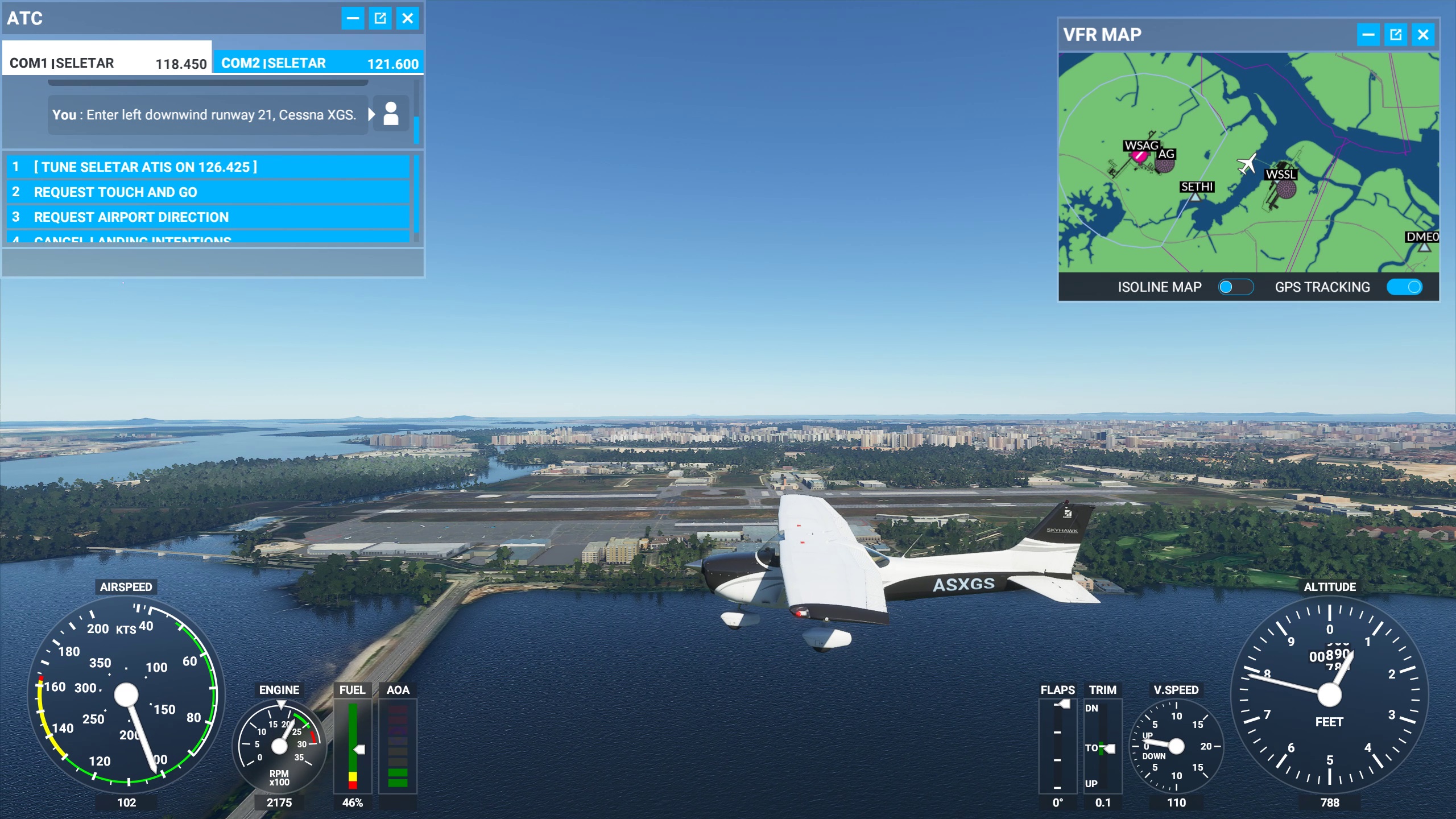Minimize the ATC window
The width and height of the screenshot is (1456, 819).
(353, 18)
